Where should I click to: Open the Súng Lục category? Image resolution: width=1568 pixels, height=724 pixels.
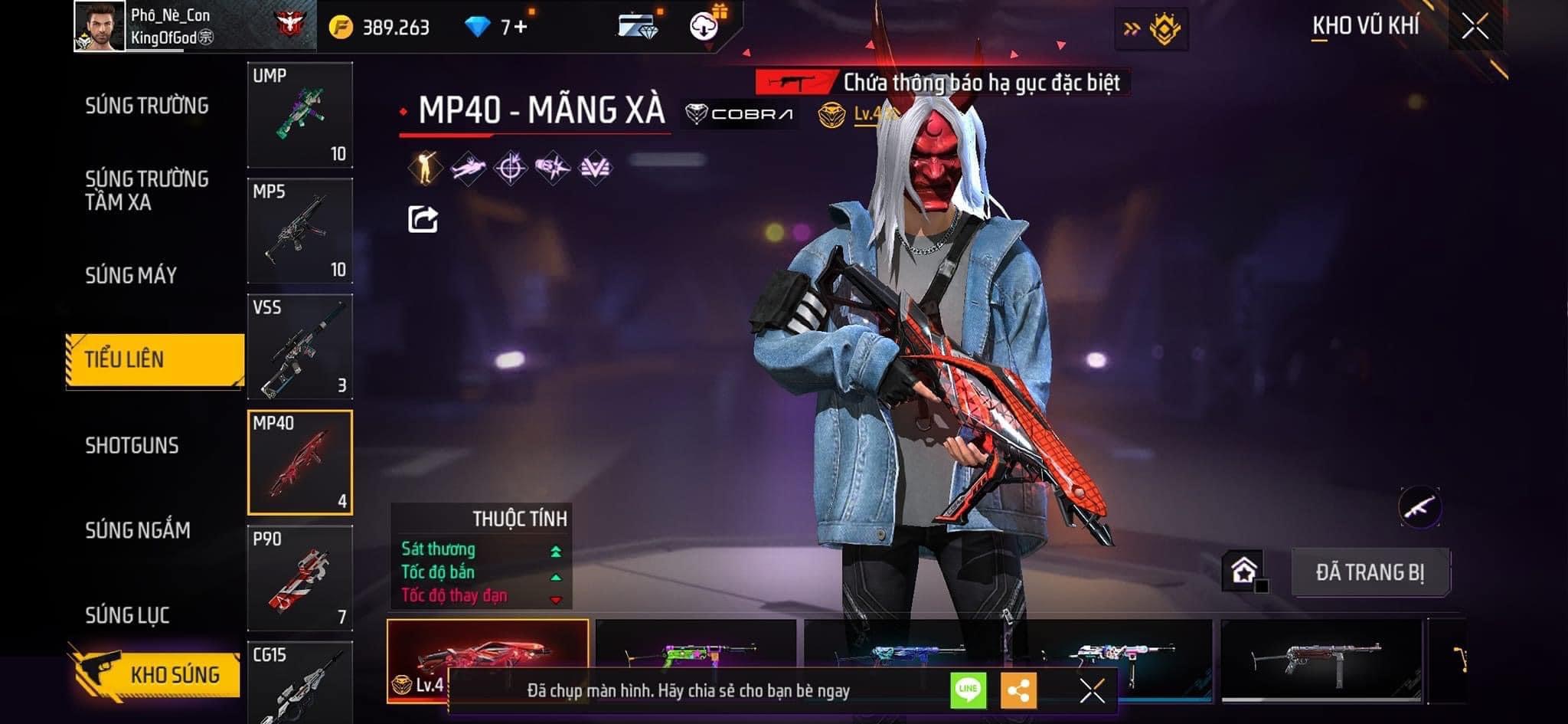click(x=127, y=615)
